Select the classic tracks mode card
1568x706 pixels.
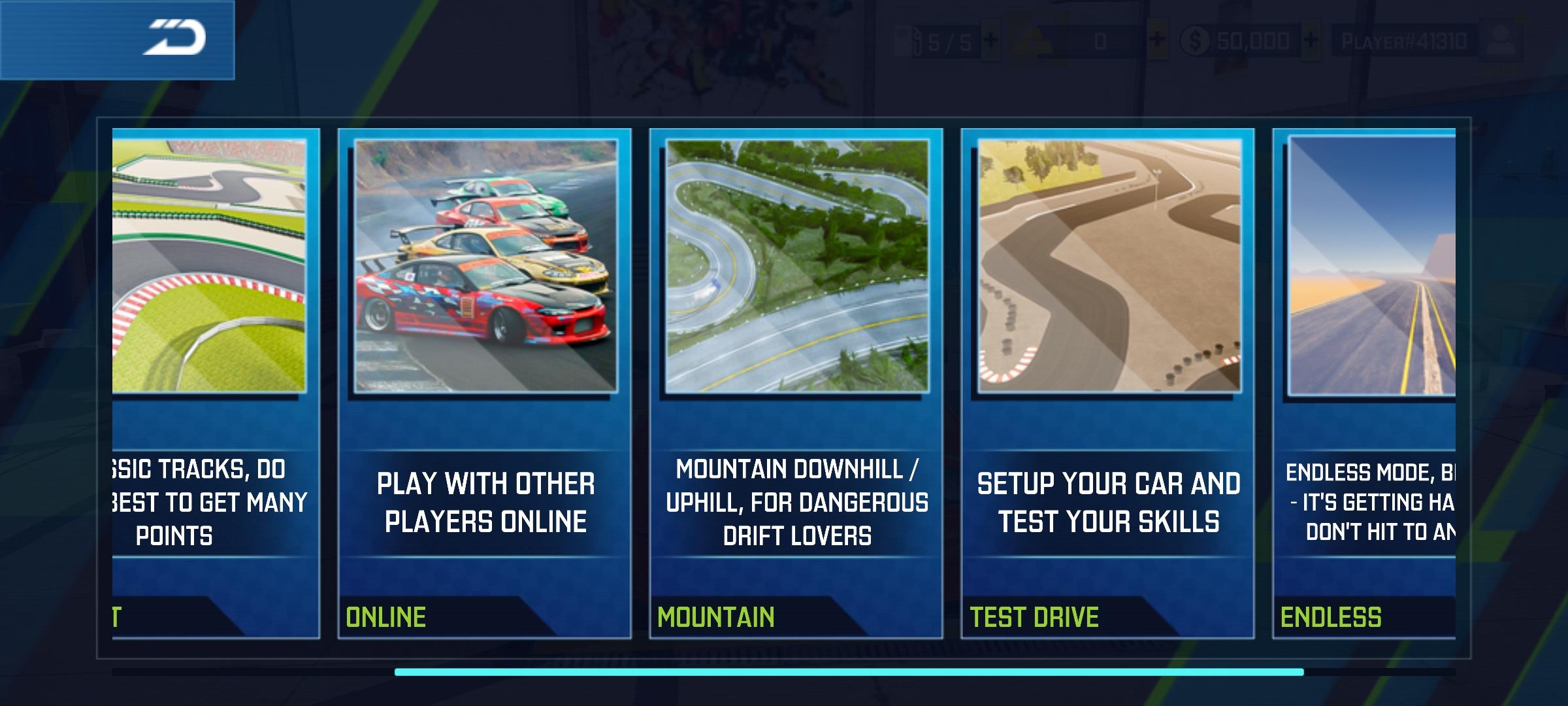point(216,383)
